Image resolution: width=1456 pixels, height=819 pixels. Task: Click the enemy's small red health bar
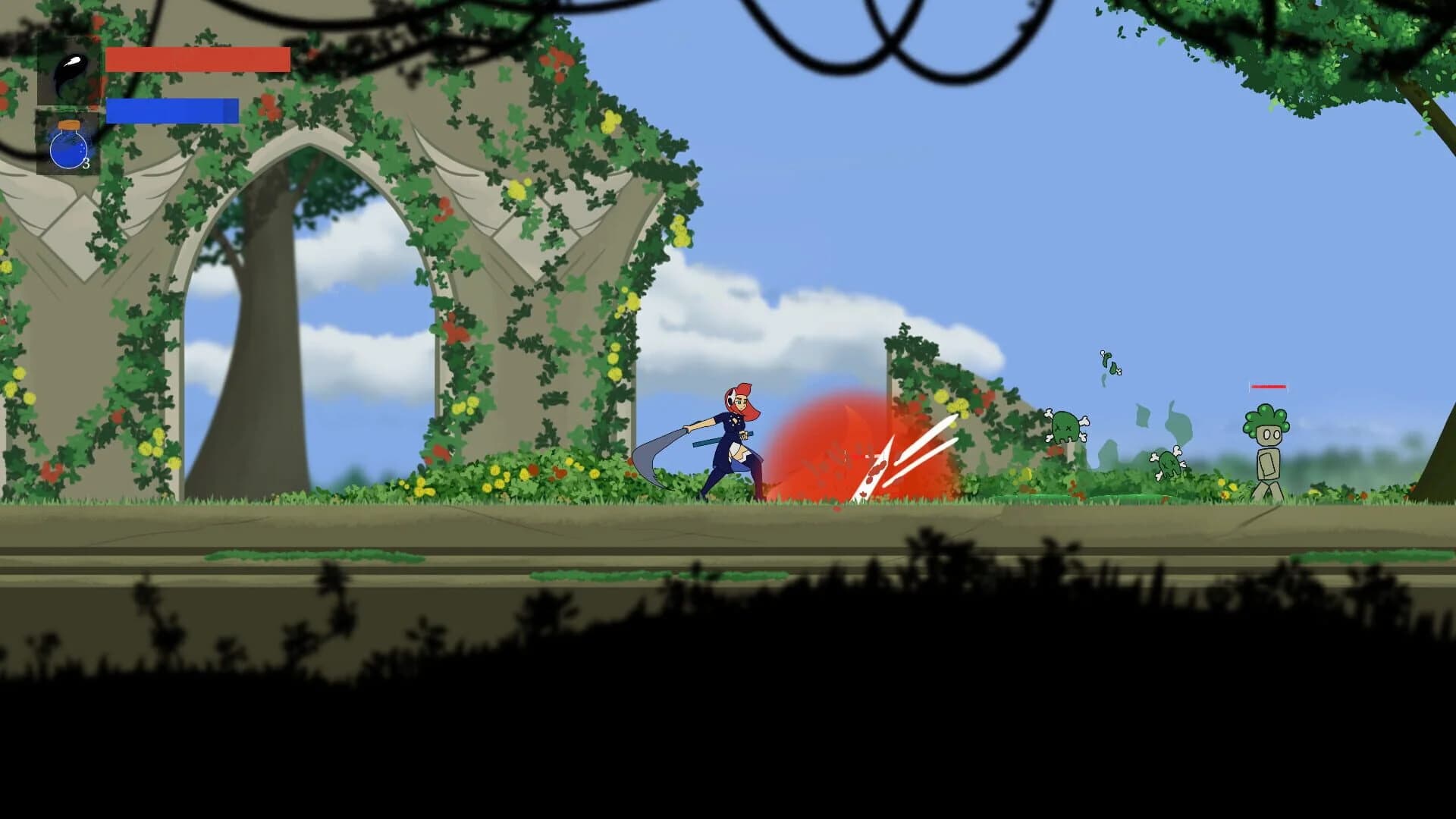(x=1269, y=387)
